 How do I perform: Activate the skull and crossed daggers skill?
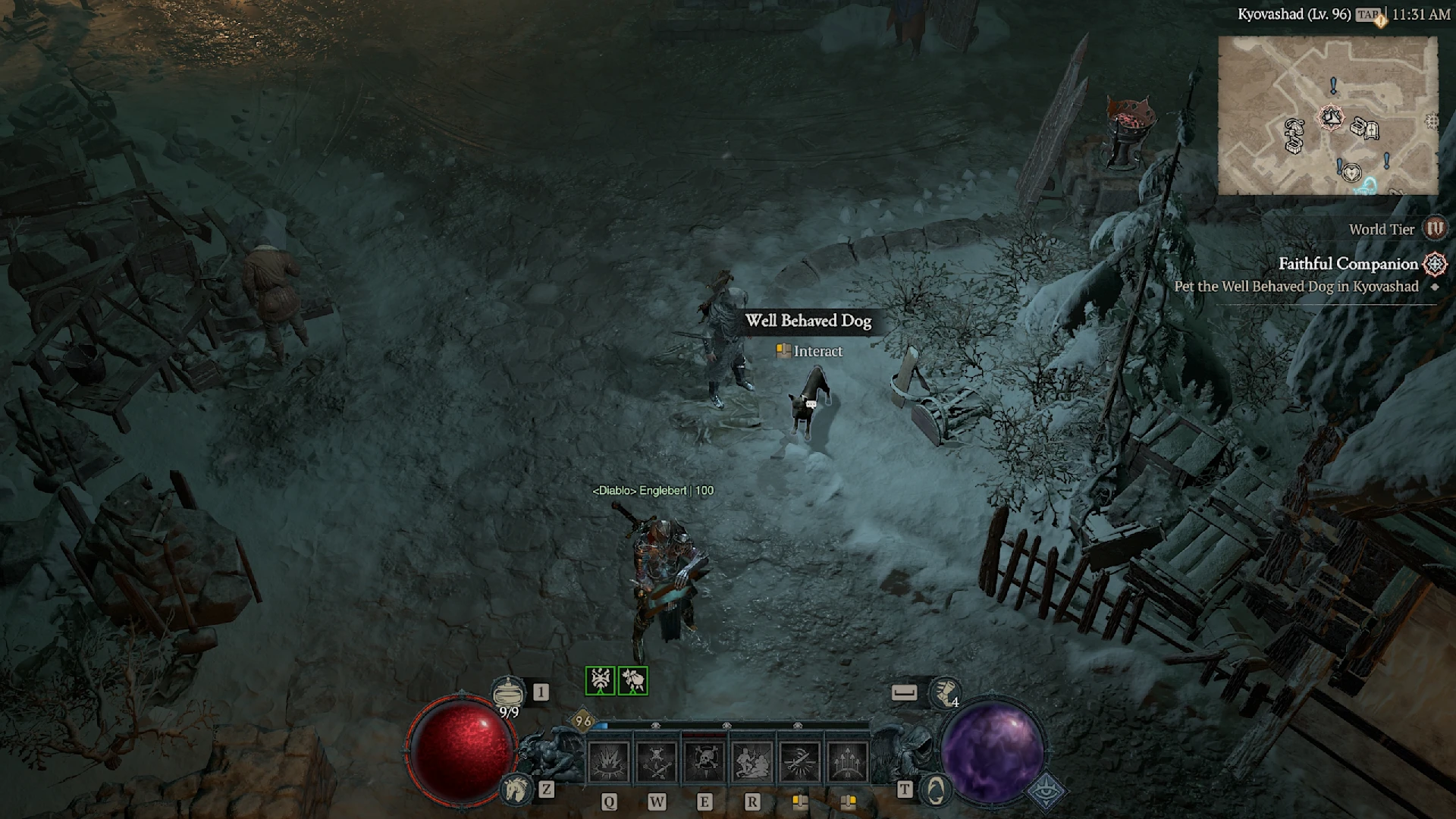click(x=657, y=761)
